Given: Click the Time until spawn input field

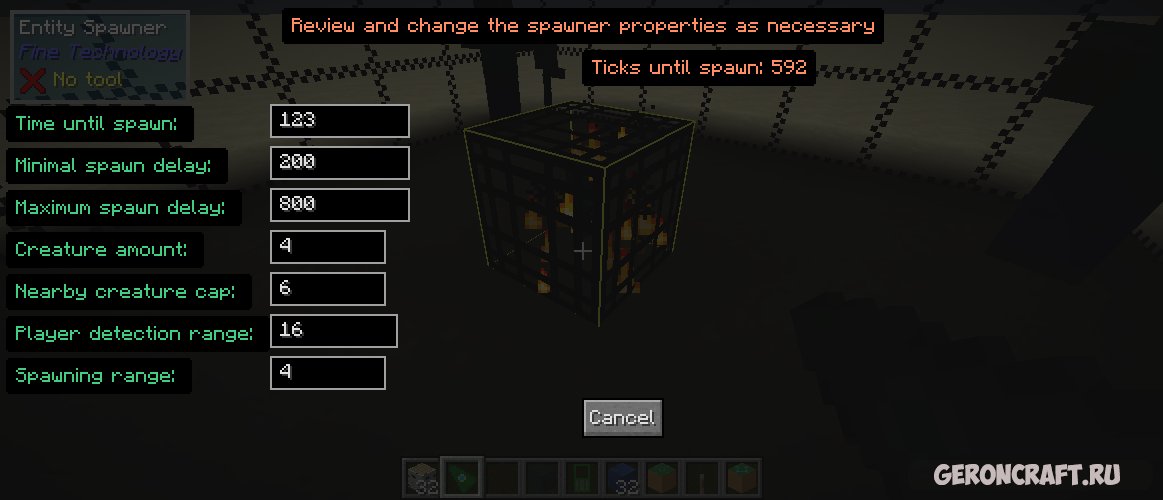Looking at the screenshot, I should (x=339, y=121).
